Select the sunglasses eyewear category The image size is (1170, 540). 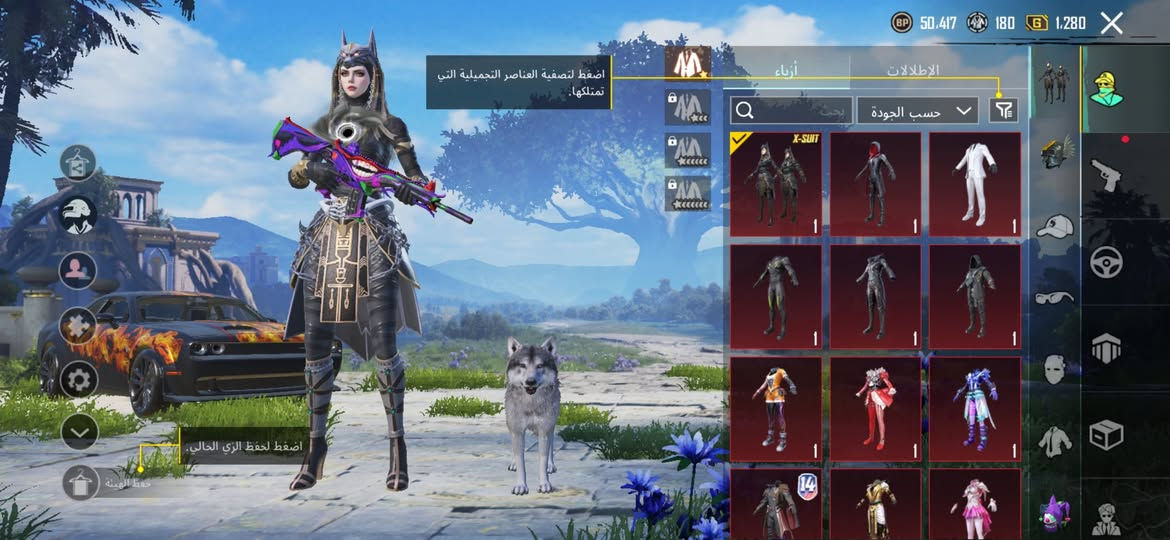pos(1054,297)
